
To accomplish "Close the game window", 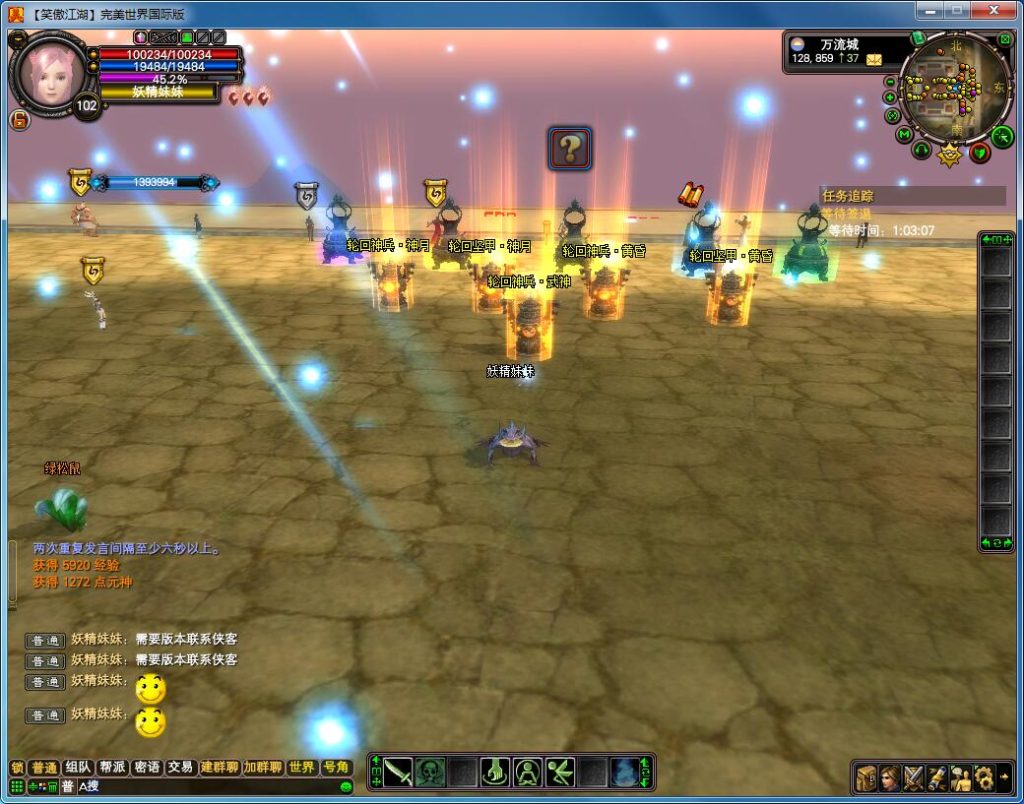I will 994,10.
